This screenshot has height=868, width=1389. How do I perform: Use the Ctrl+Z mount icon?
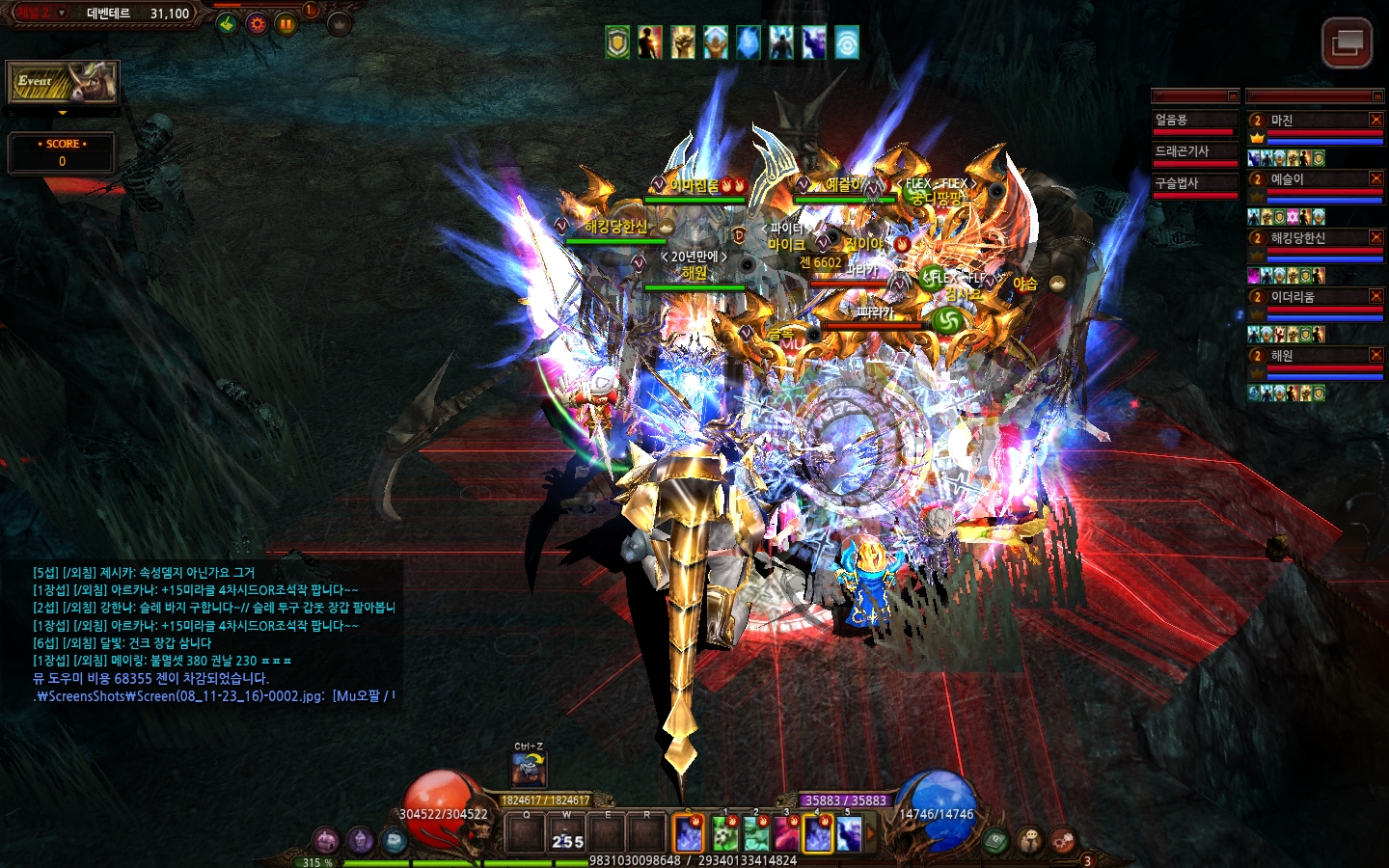pyautogui.click(x=529, y=770)
